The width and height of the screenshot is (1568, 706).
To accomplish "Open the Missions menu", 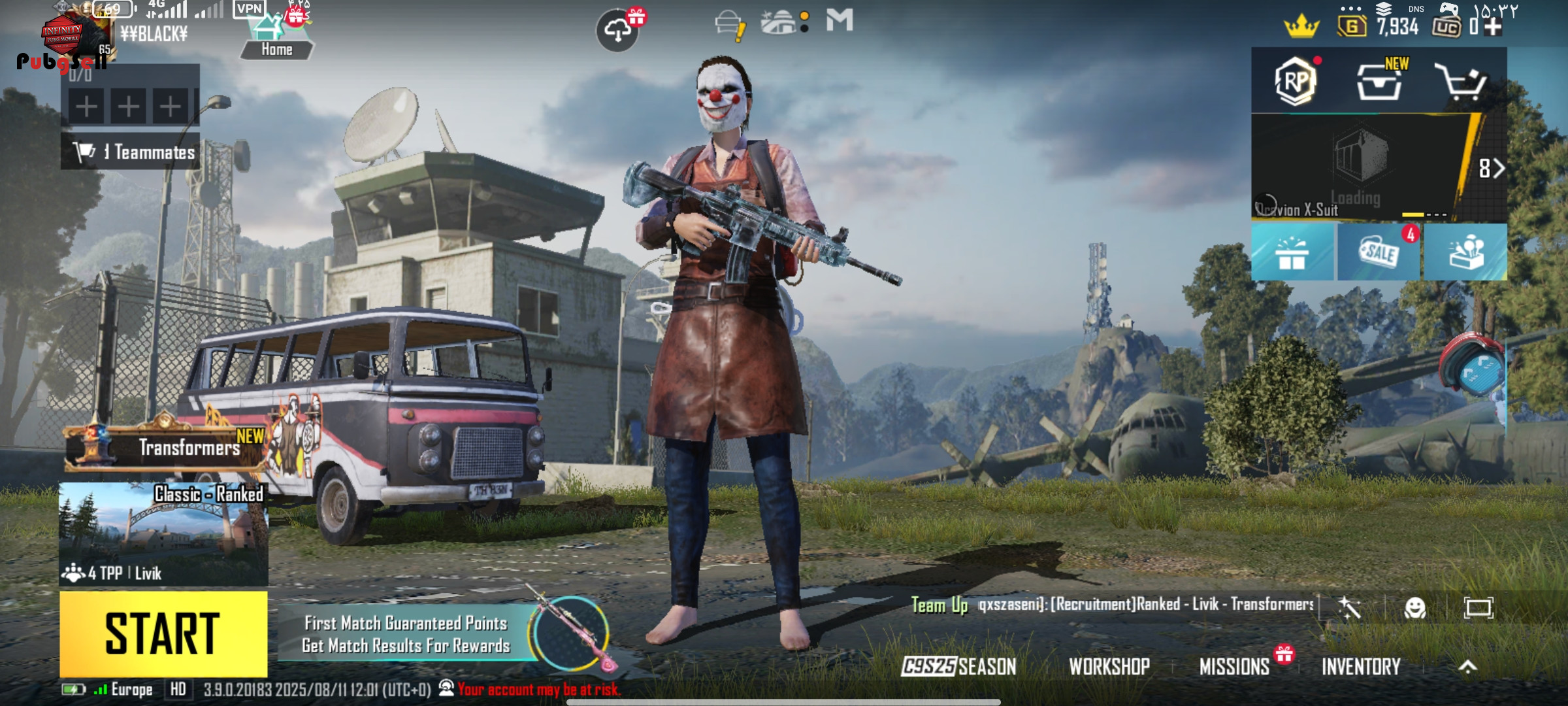I will click(x=1234, y=666).
